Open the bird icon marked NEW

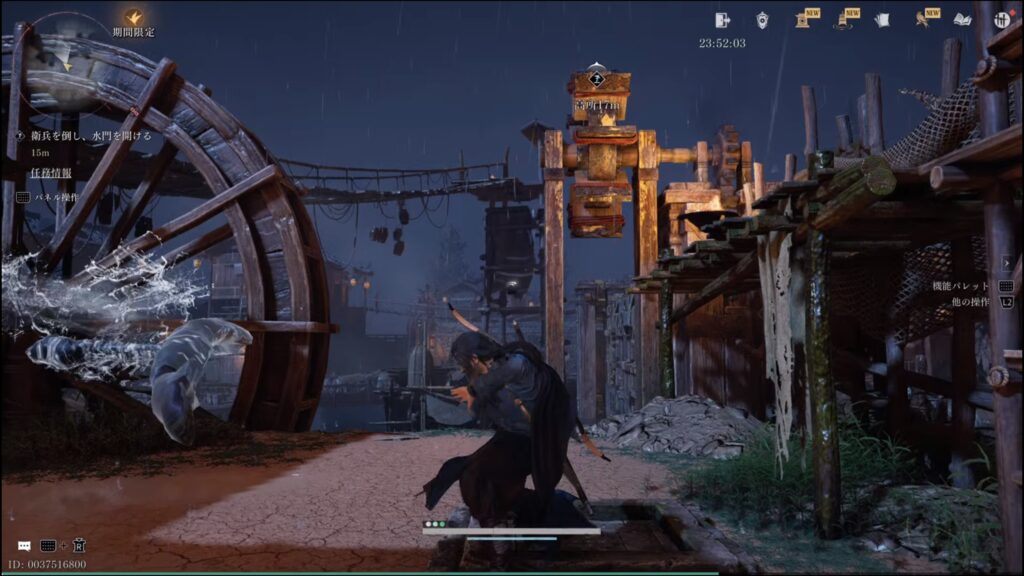pyautogui.click(x=923, y=19)
